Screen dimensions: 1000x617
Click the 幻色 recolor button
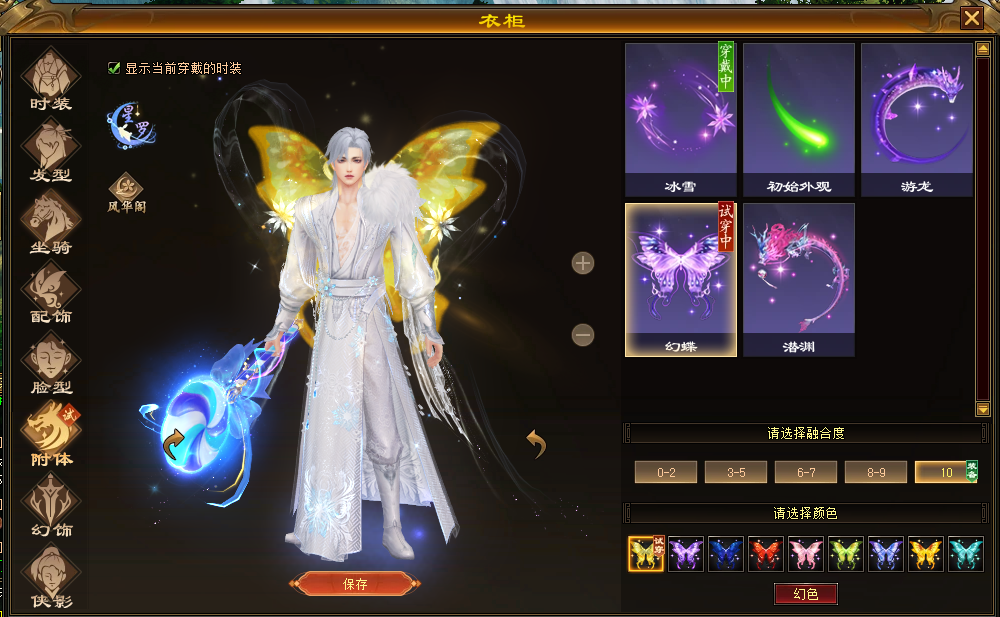pos(805,594)
